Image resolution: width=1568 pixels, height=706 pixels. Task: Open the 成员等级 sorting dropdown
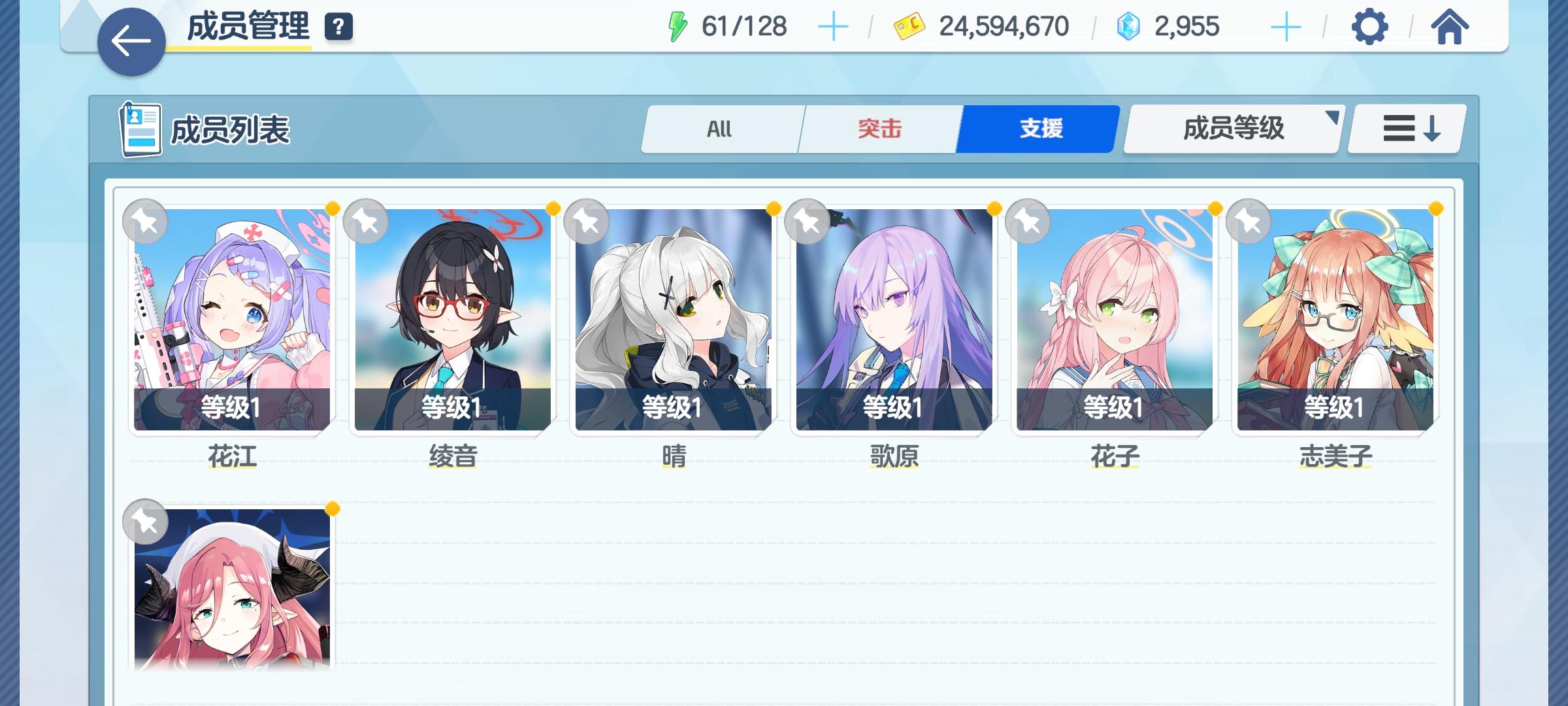pyautogui.click(x=1232, y=129)
